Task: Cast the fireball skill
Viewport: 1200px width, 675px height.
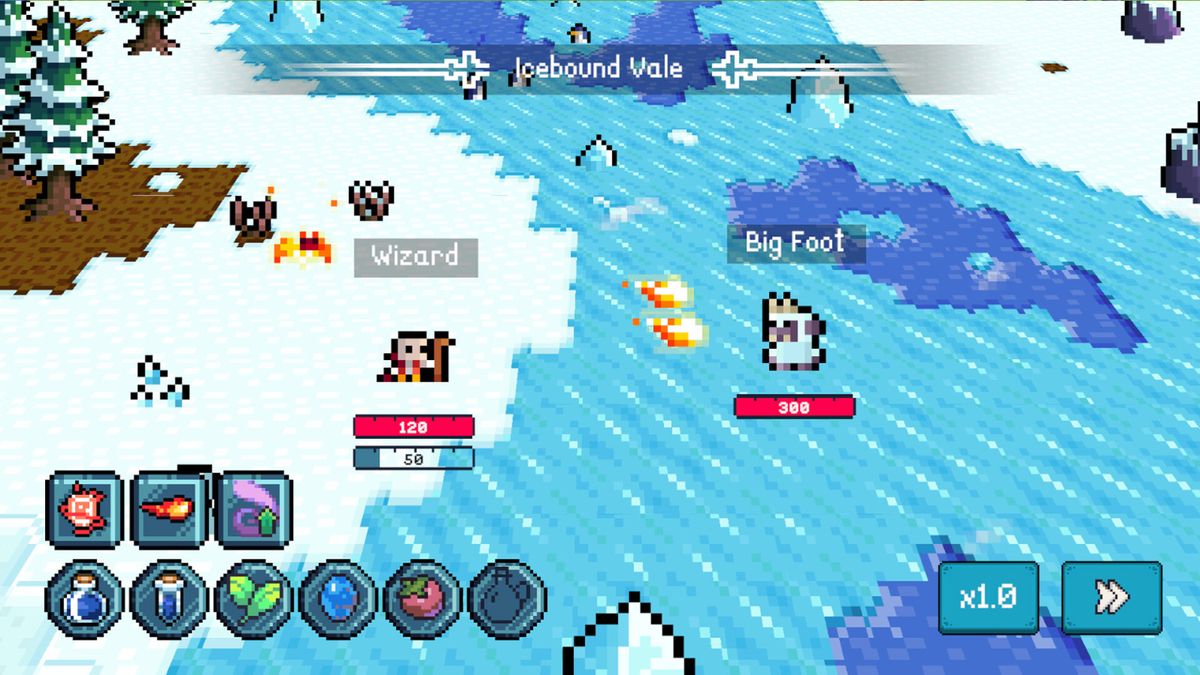Action: 169,510
